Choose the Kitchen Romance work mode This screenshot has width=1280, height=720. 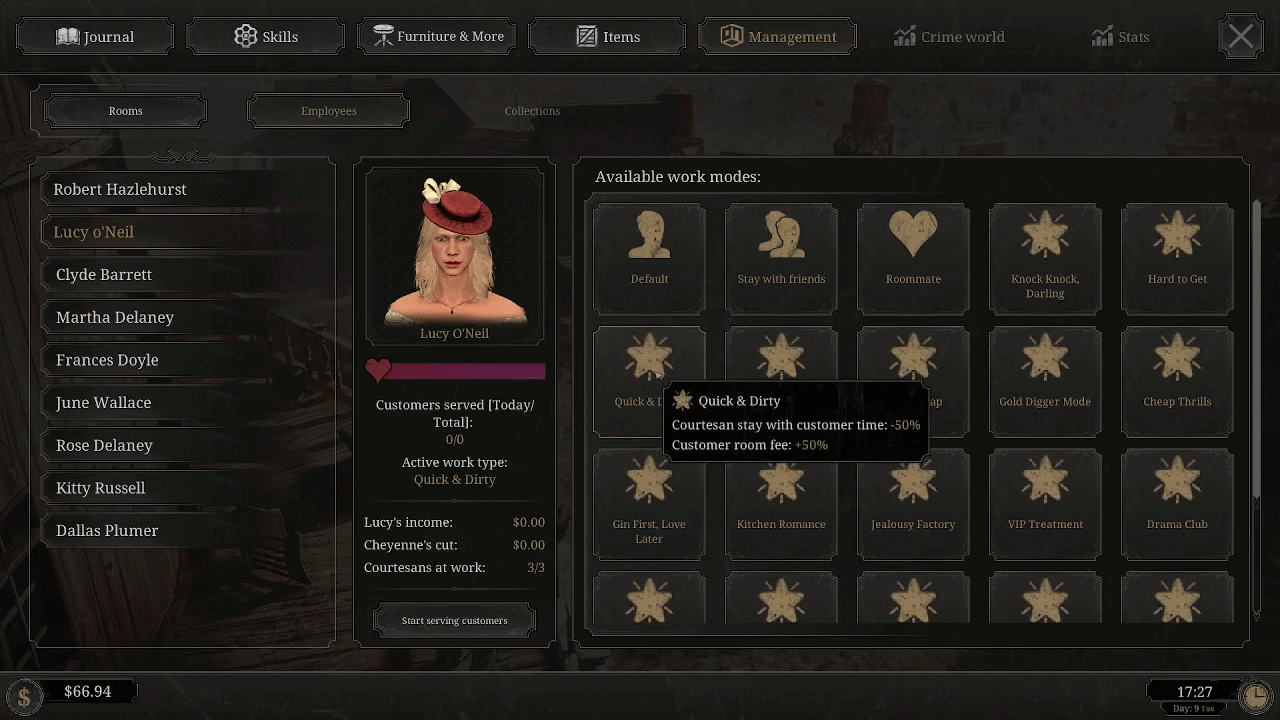click(781, 503)
